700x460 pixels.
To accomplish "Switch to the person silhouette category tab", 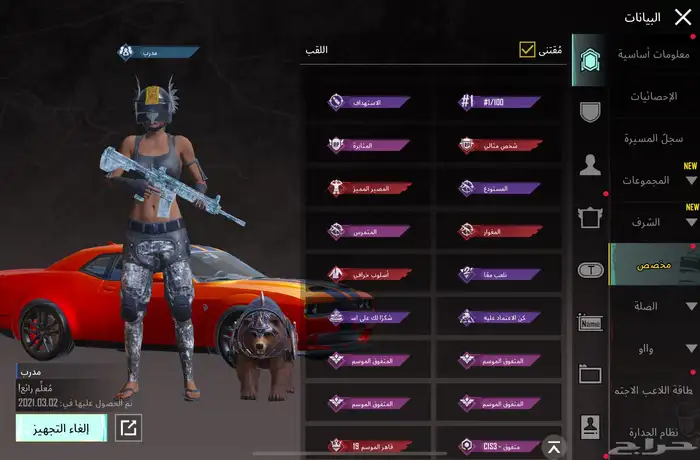I will [x=590, y=166].
